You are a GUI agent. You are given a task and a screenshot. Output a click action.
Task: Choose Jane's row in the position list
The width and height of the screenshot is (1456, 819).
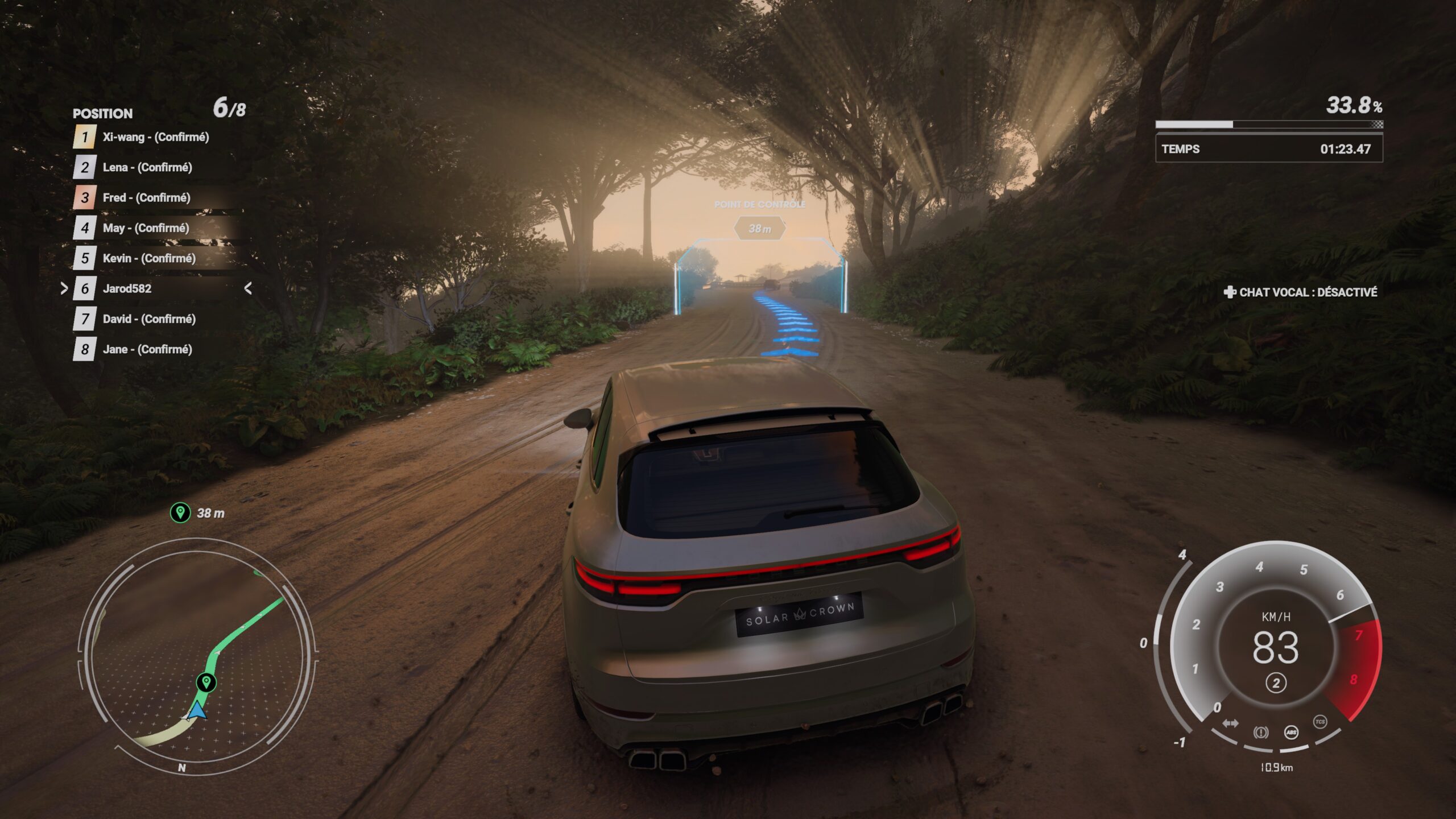[147, 349]
